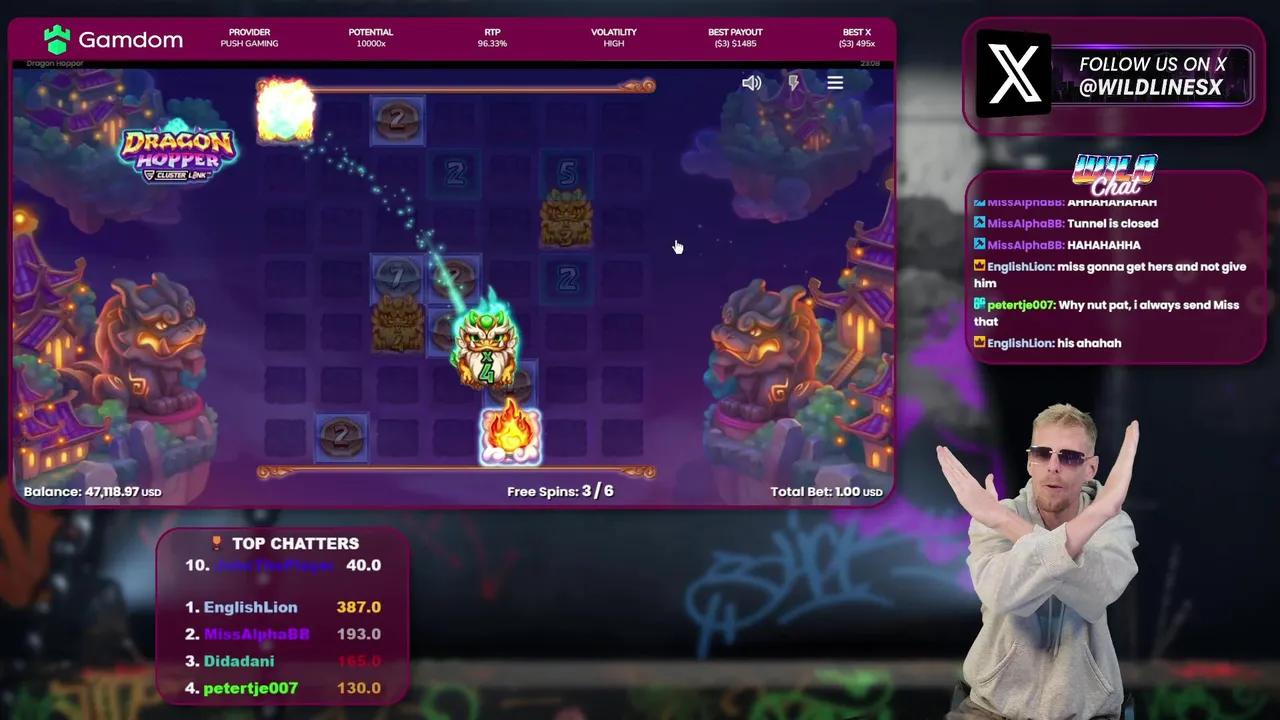
Task: Mute the game sound with speaker icon
Action: click(x=752, y=82)
